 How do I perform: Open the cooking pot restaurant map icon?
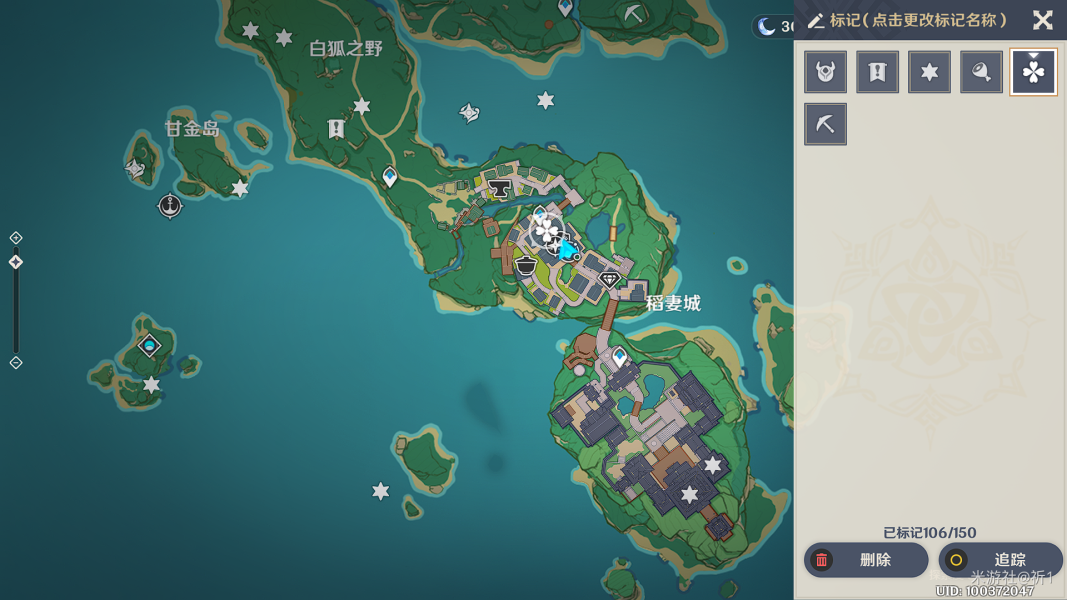pos(526,266)
